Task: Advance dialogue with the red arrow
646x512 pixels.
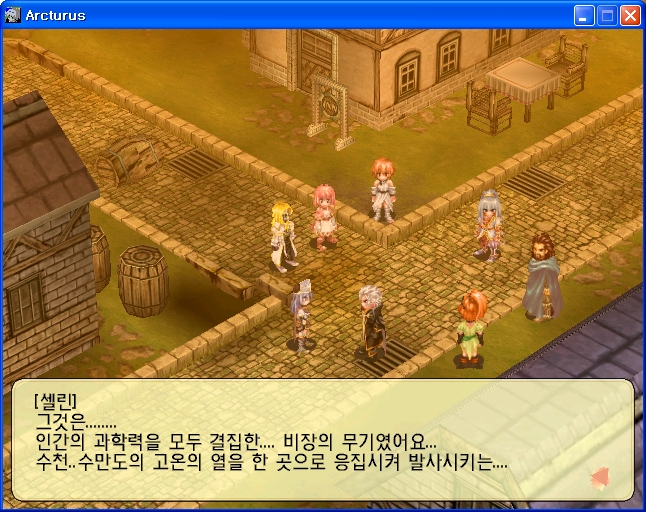Action: click(600, 478)
